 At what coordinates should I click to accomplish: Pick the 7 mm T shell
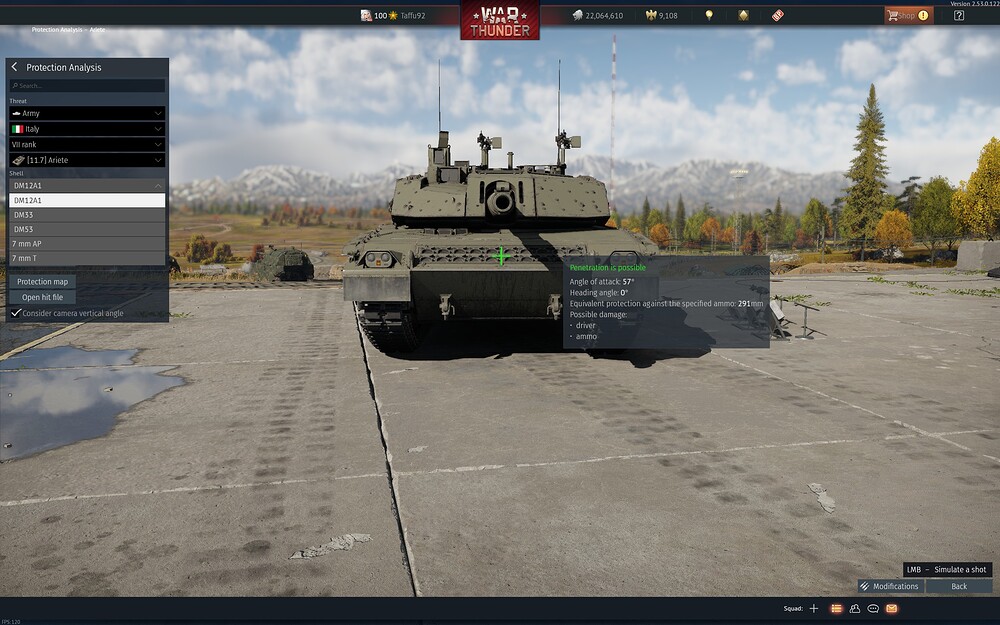(87, 258)
